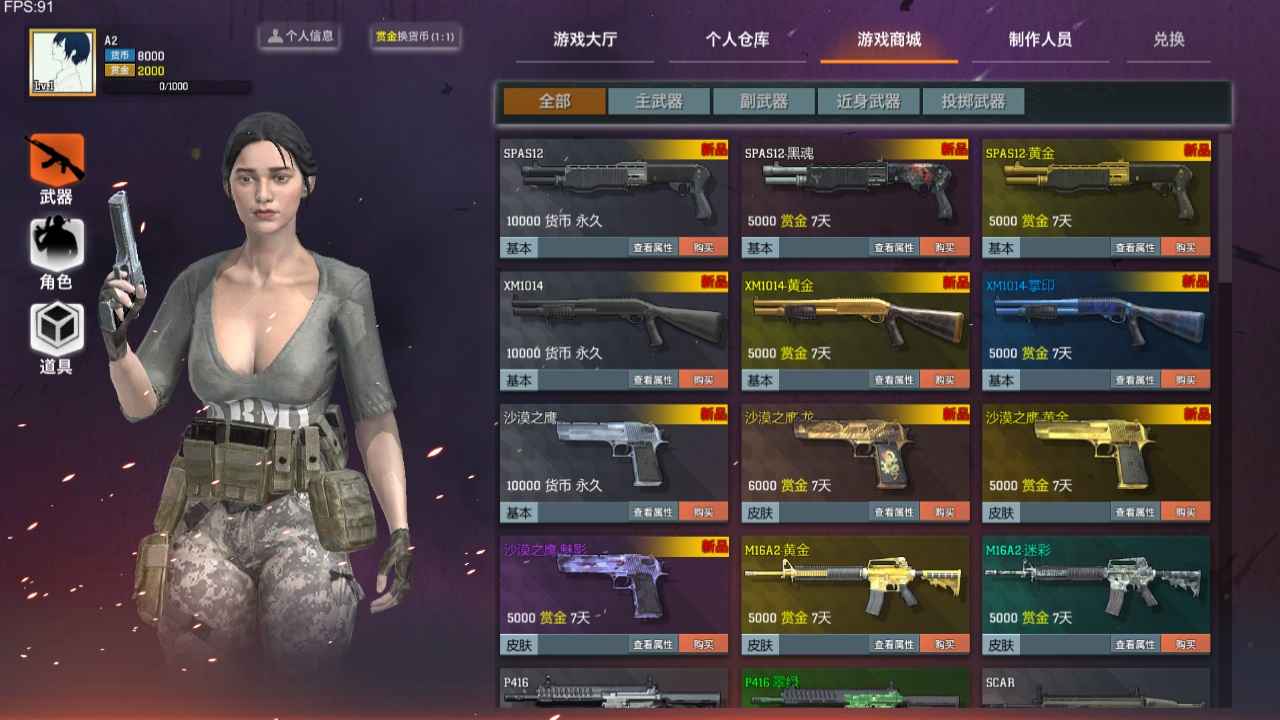The width and height of the screenshot is (1280, 720).
Task: Click the 道具 (items) cube icon
Action: (56, 322)
